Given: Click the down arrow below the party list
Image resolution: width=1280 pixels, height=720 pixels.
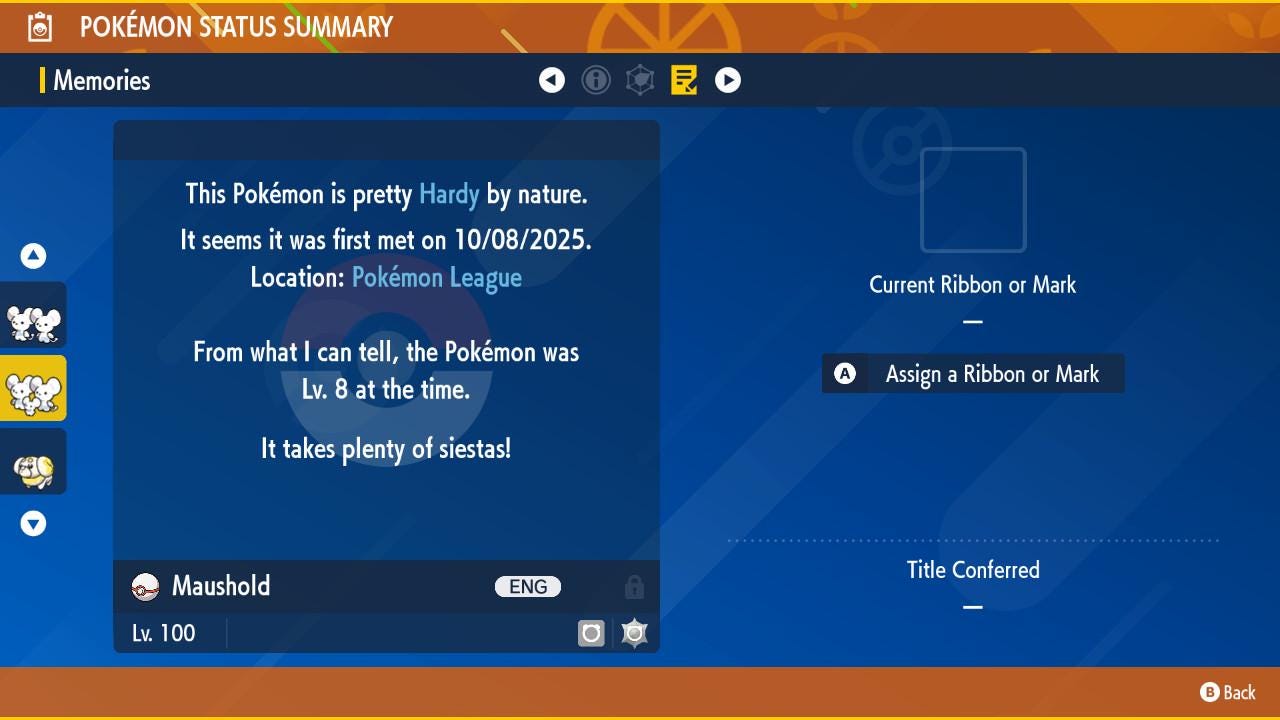Looking at the screenshot, I should coord(33,523).
